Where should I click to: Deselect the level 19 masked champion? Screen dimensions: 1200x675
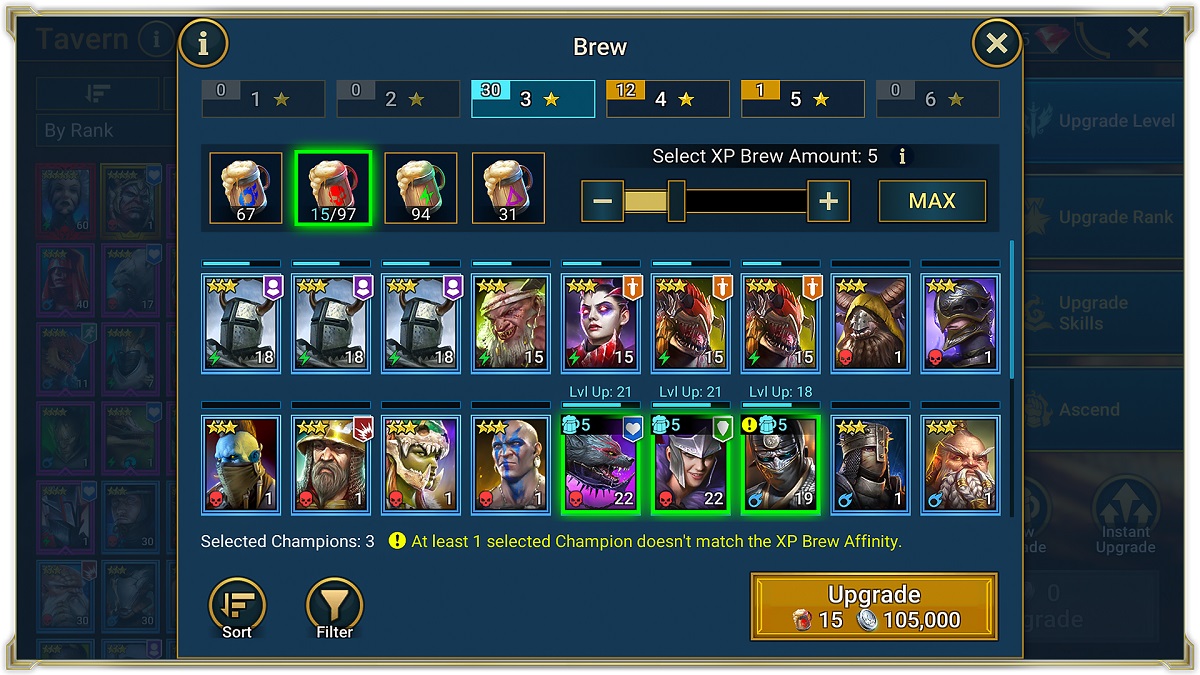coord(780,465)
